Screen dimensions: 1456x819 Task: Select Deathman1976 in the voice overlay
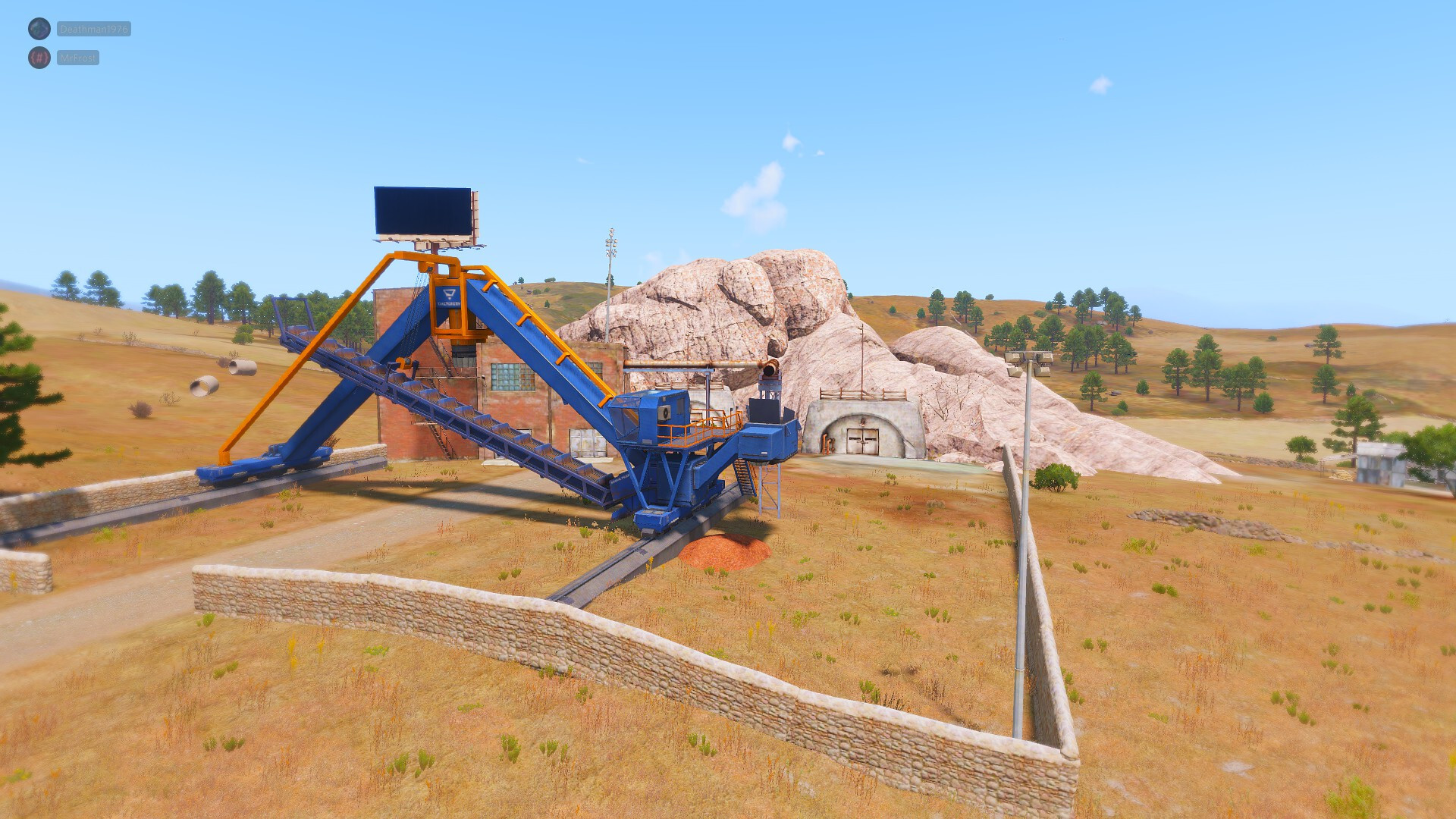(93, 30)
